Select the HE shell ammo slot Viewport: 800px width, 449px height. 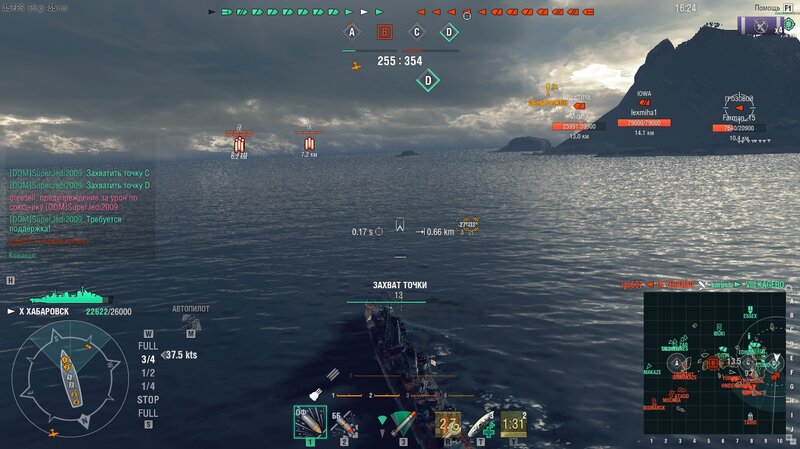[309, 423]
